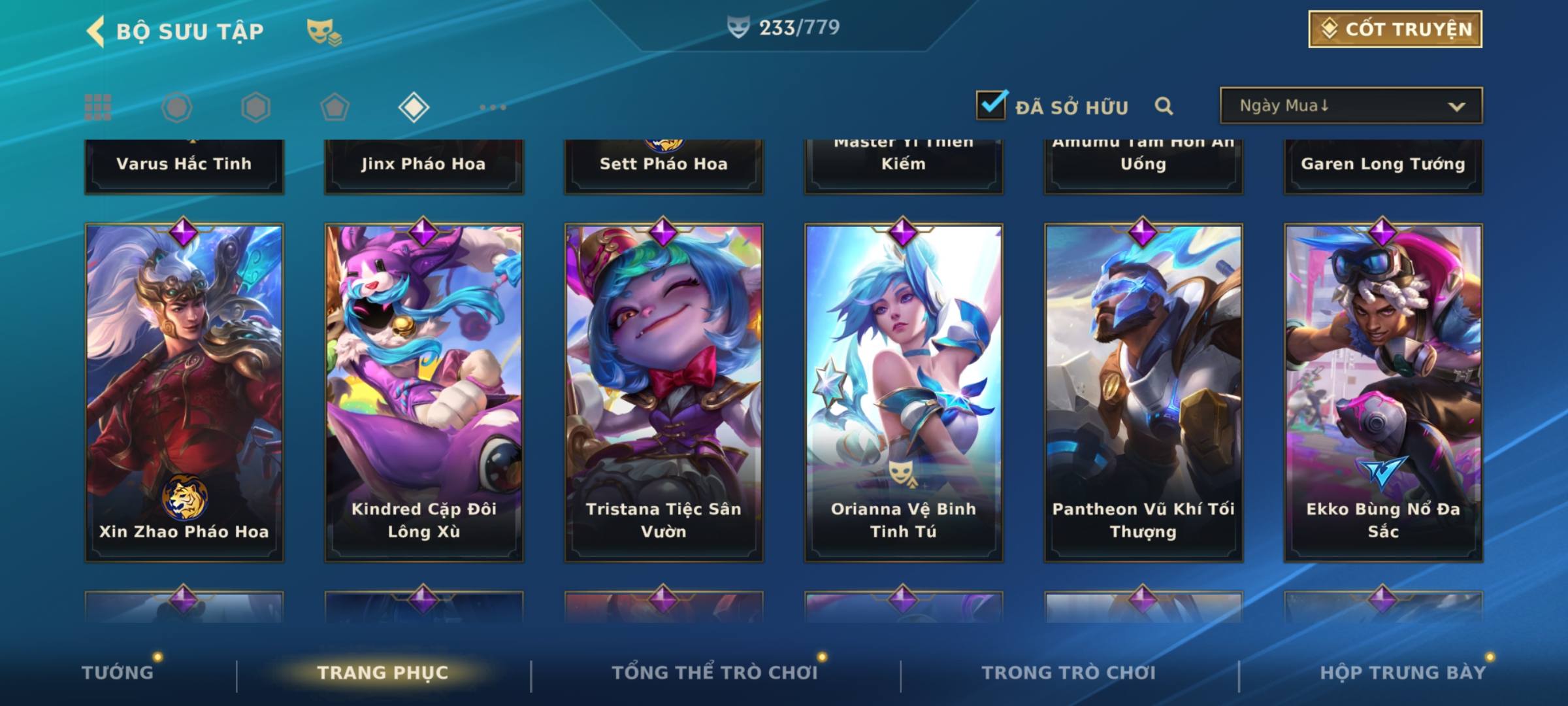Click the golden mask icon beside title
This screenshot has width=1568, height=706.
coord(323,31)
